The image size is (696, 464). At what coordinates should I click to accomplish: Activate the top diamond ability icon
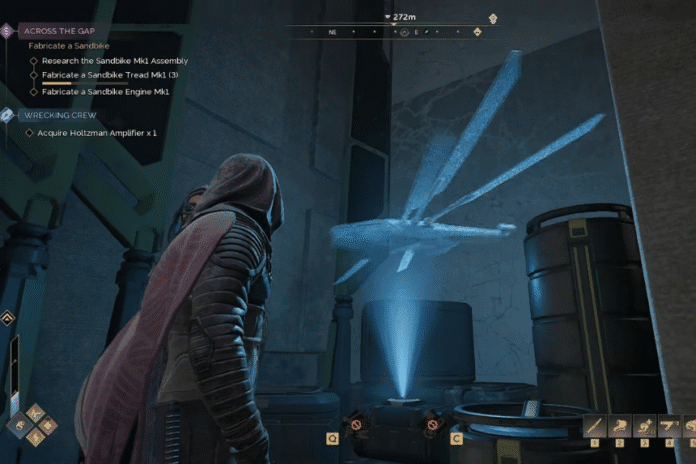pos(35,411)
